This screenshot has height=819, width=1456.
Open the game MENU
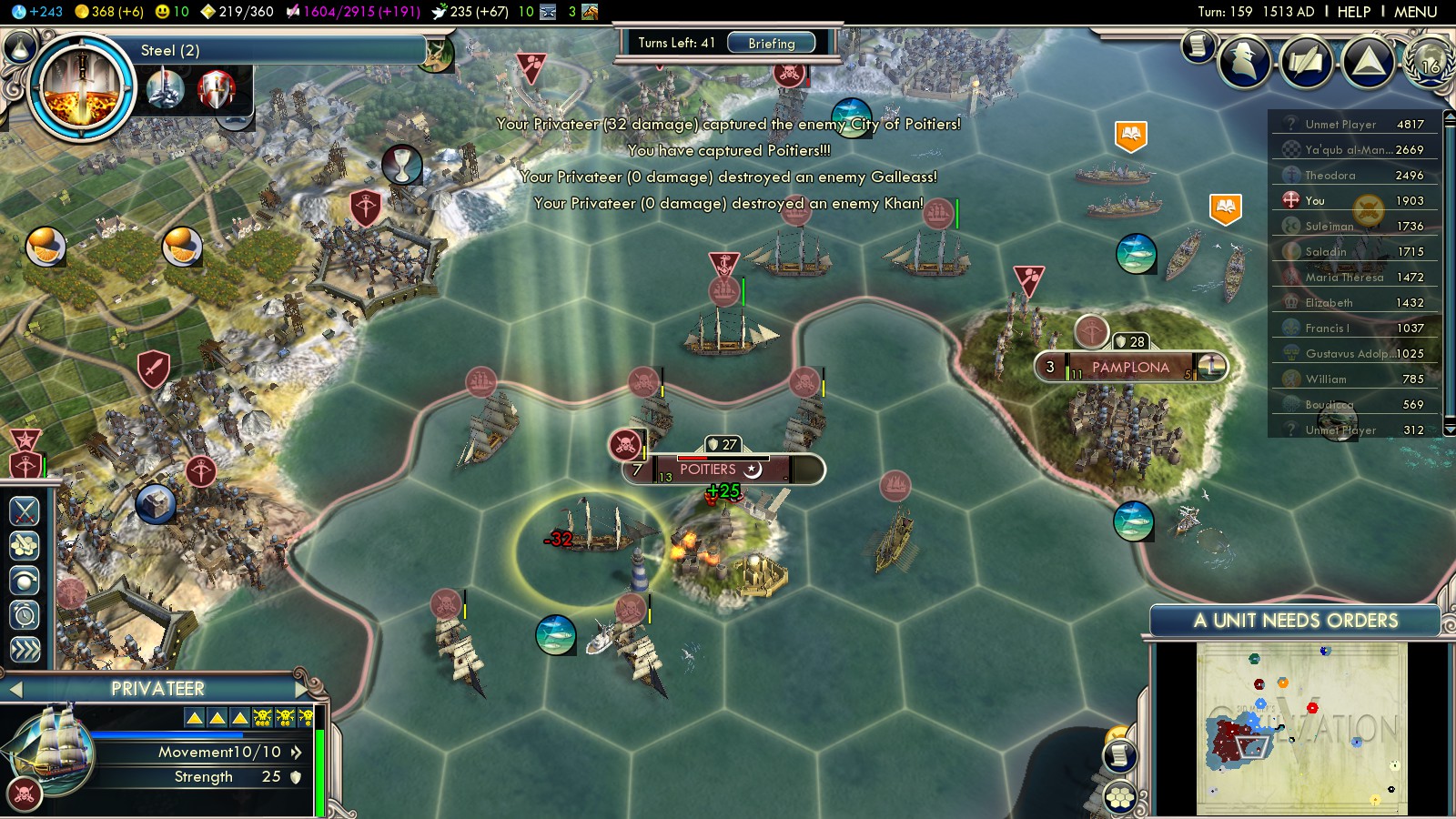click(1415, 12)
